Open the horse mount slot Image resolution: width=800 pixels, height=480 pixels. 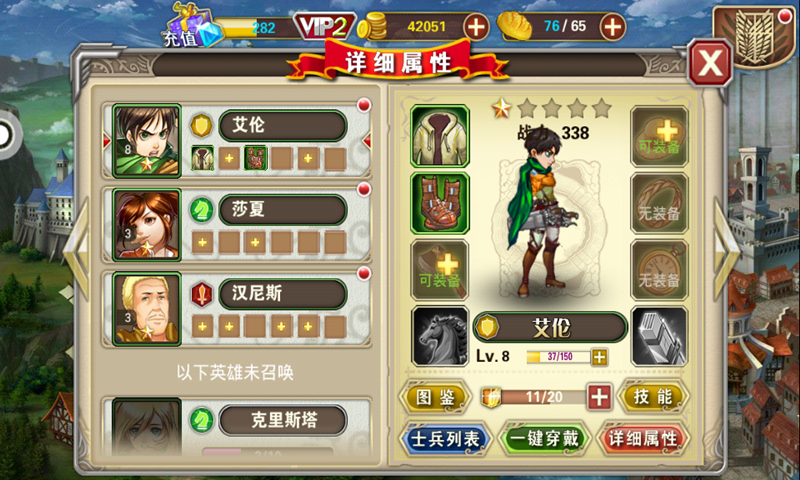pyautogui.click(x=439, y=336)
